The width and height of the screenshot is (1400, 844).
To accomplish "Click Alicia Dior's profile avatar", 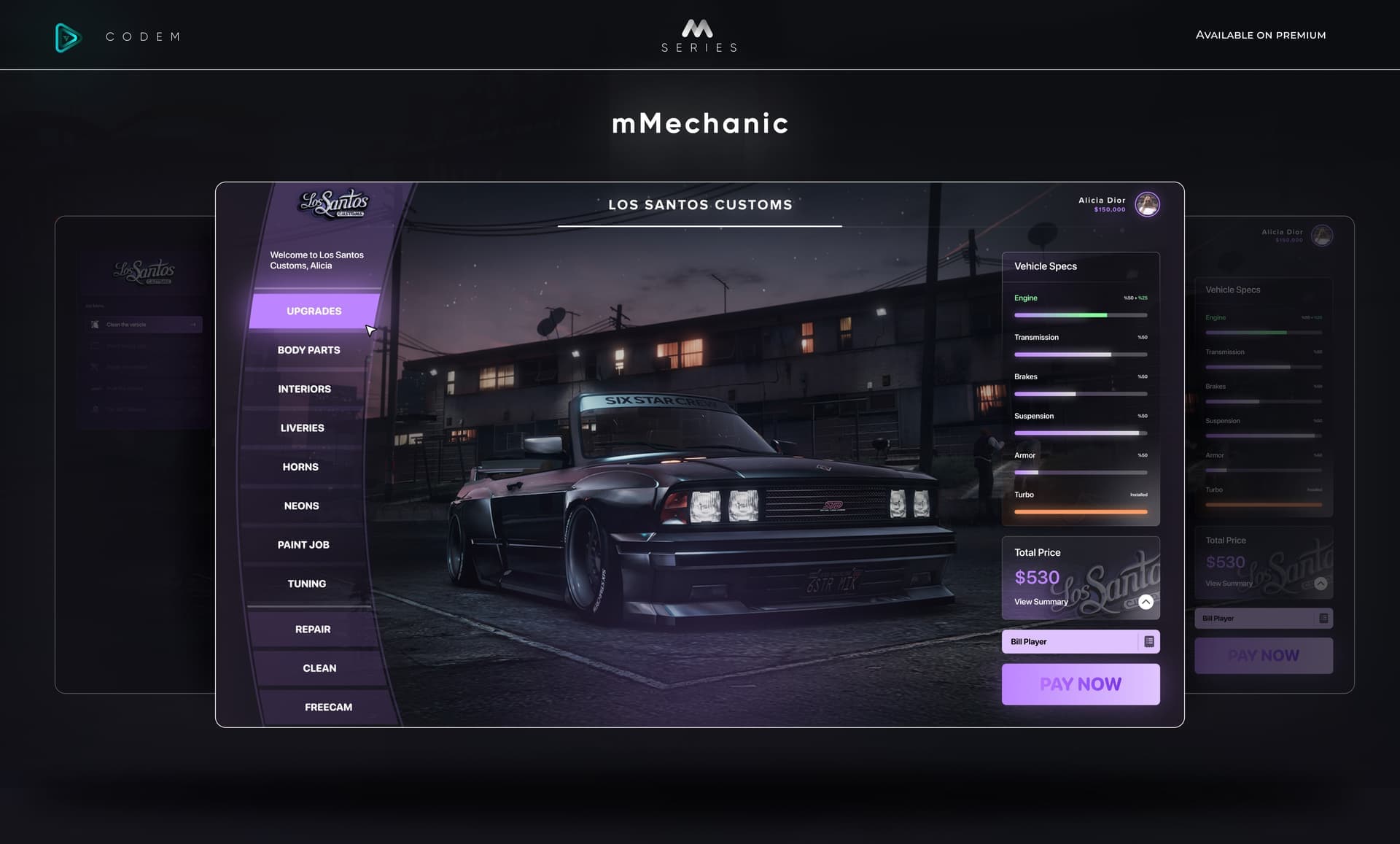I will (1147, 204).
